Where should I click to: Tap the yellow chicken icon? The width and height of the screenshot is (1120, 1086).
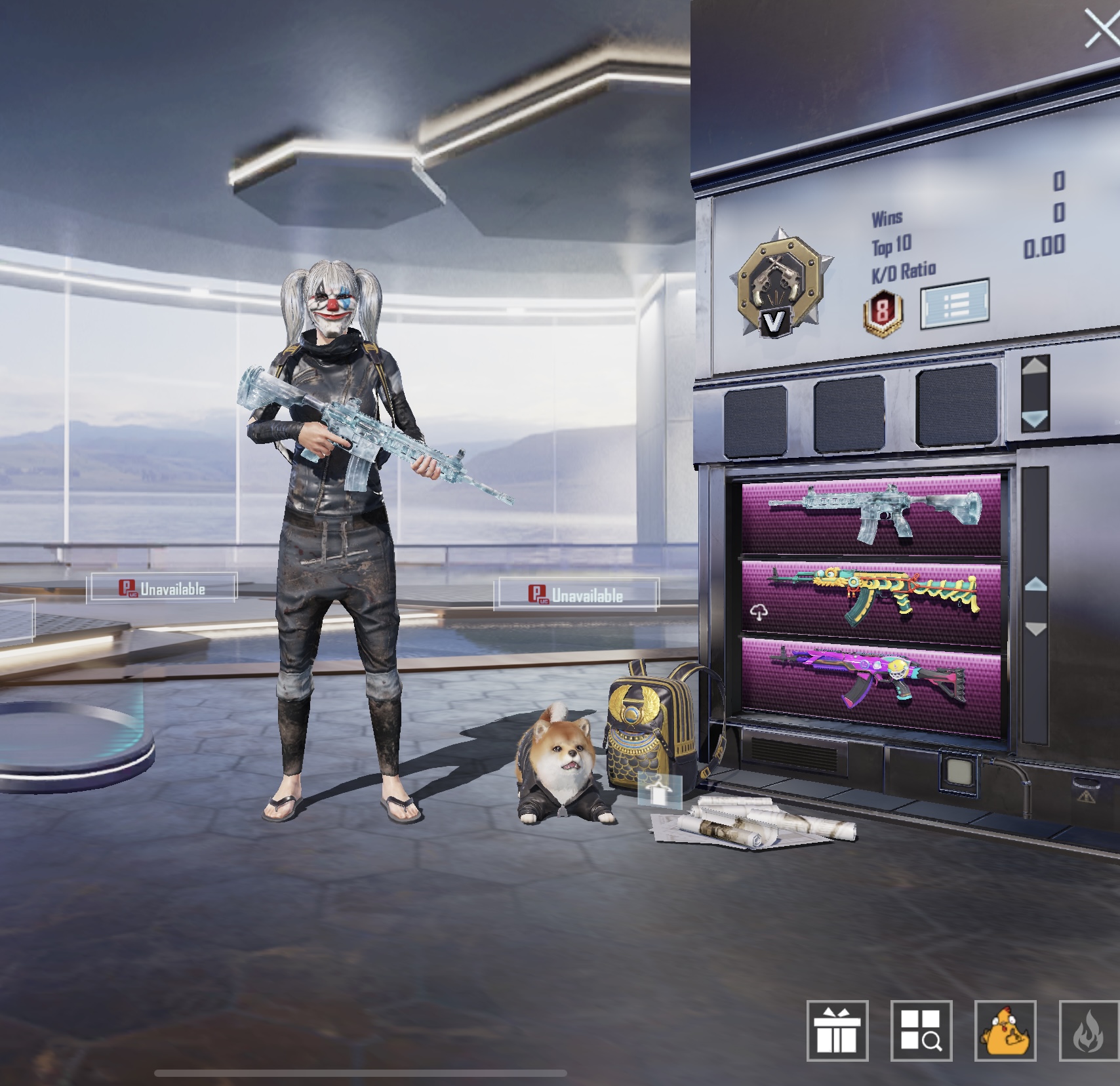pos(1005,1031)
